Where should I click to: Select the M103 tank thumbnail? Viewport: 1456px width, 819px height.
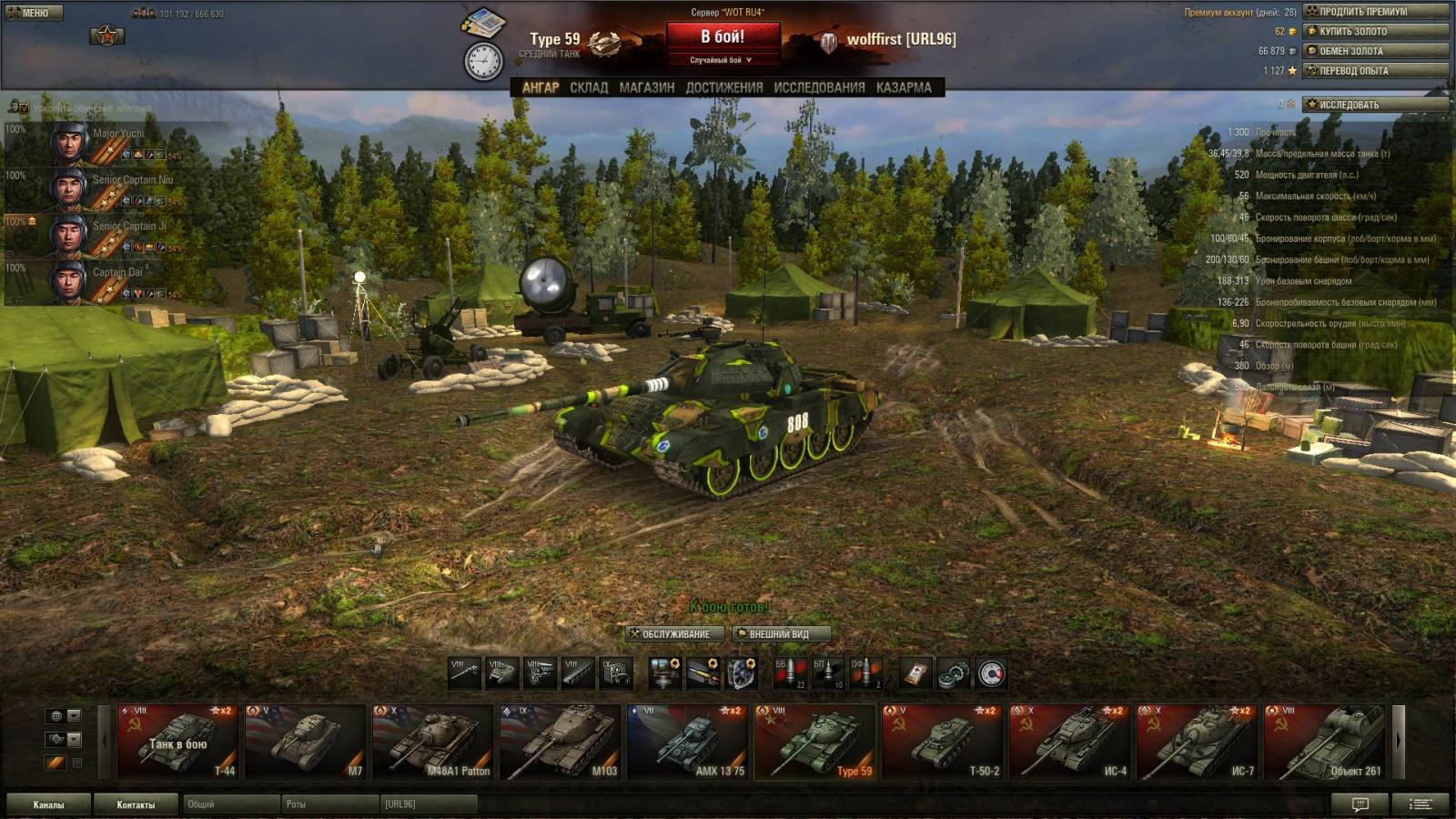click(x=560, y=742)
